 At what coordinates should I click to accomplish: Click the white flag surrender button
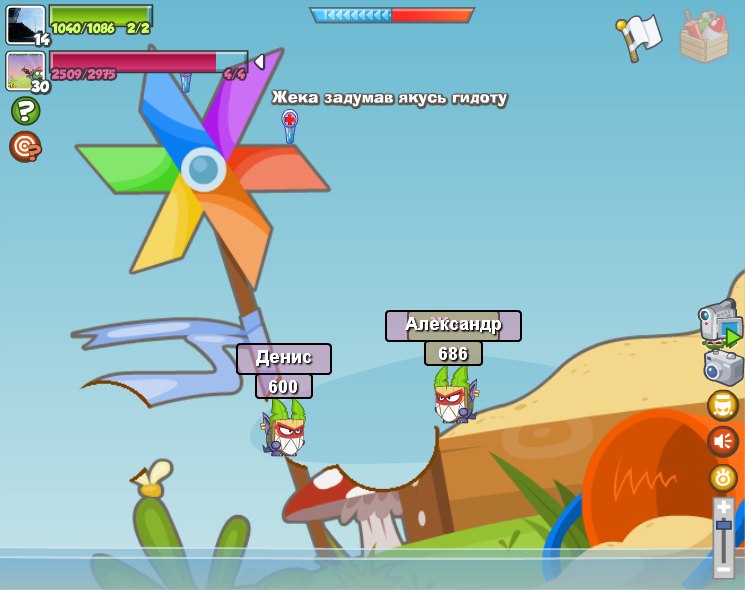click(x=639, y=38)
